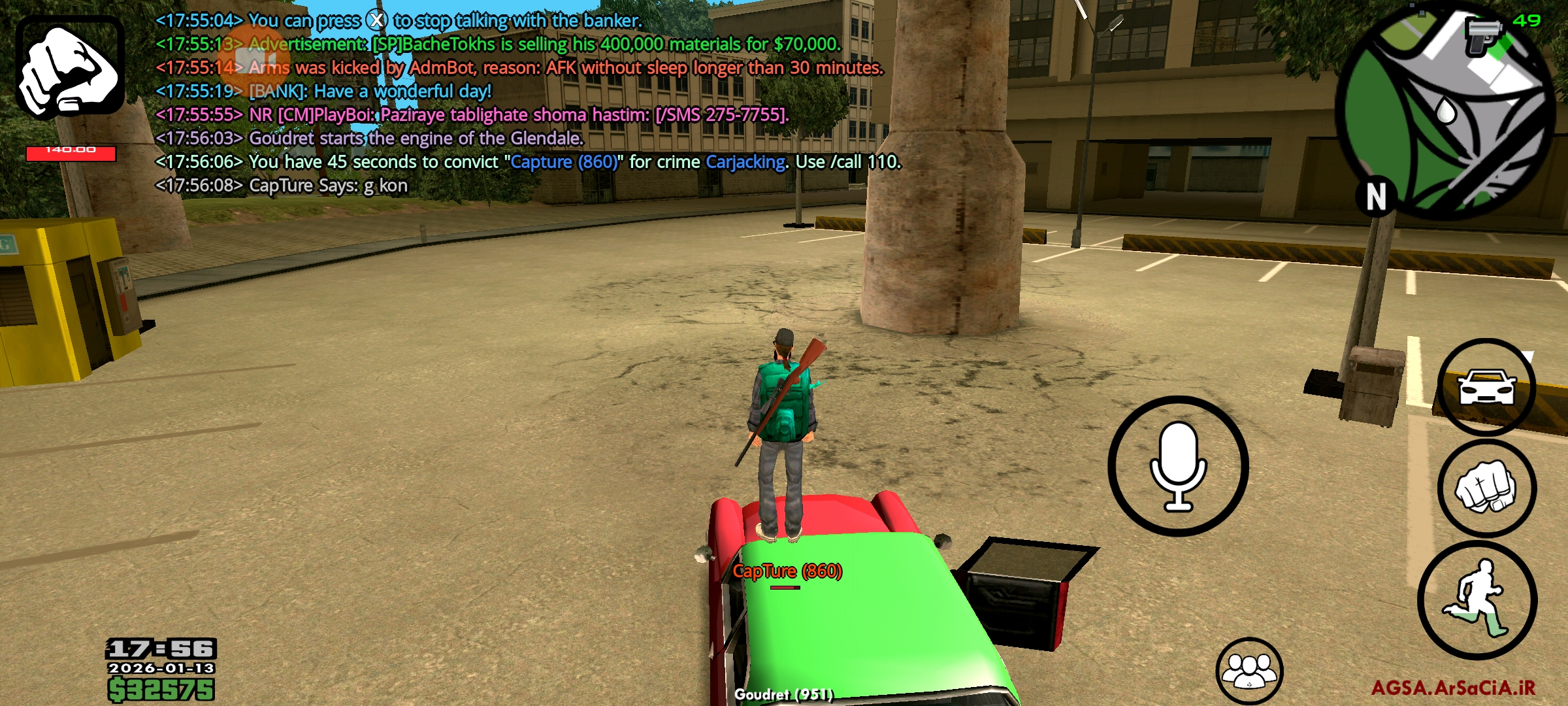Hit the punch attack fist button

coord(1486,489)
